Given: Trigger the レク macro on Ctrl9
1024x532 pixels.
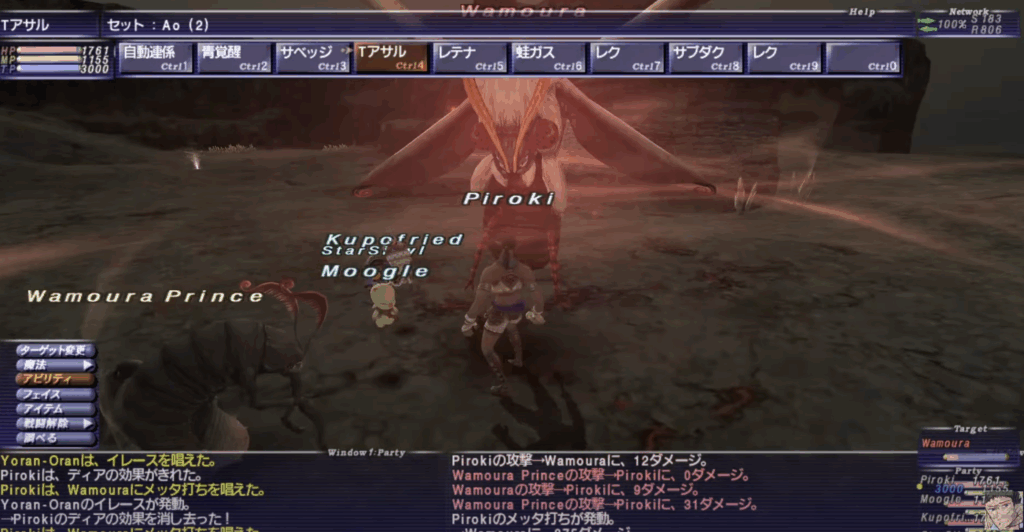Looking at the screenshot, I should (784, 58).
